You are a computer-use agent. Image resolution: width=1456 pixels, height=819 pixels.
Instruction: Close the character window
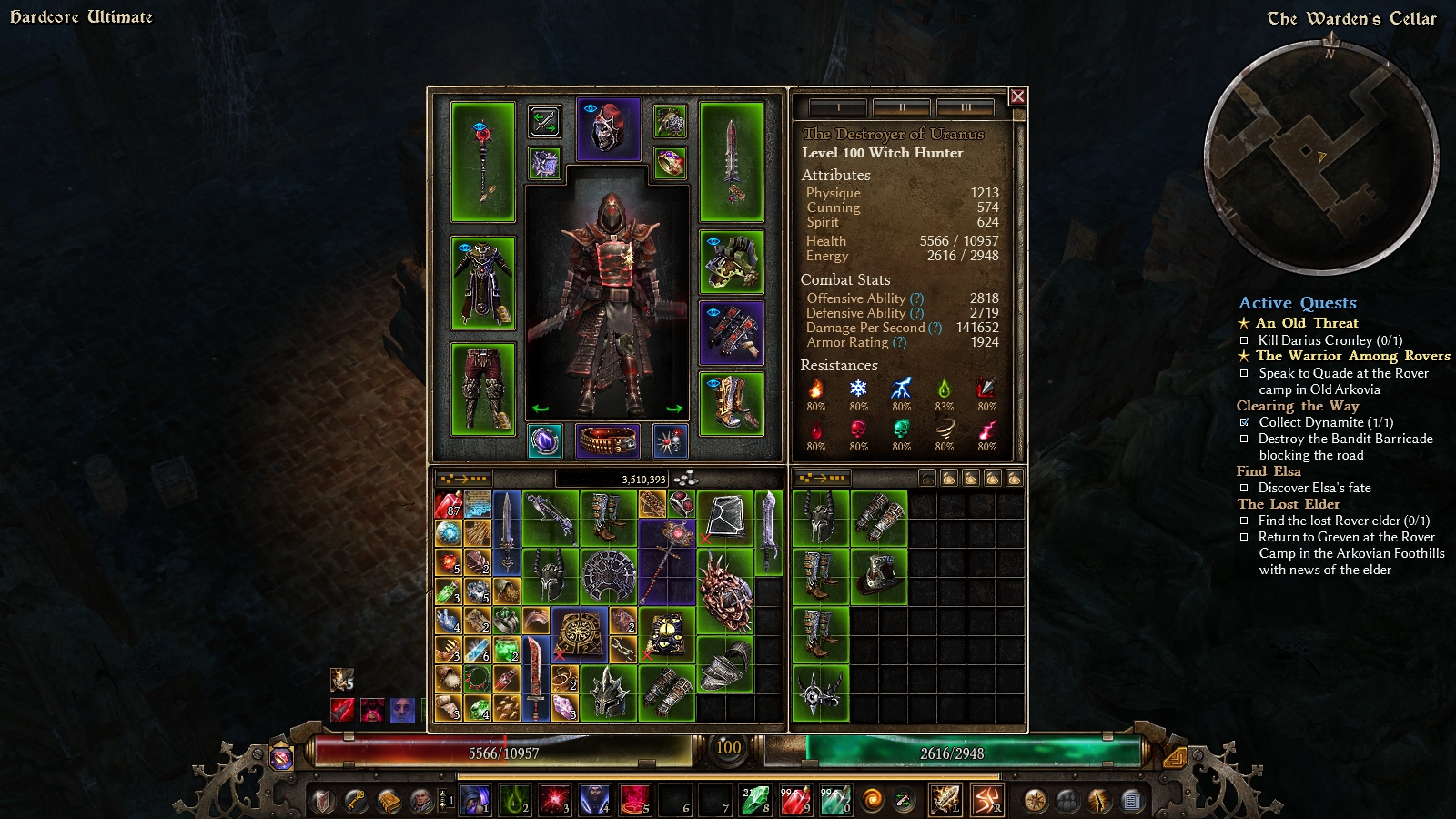(1017, 96)
